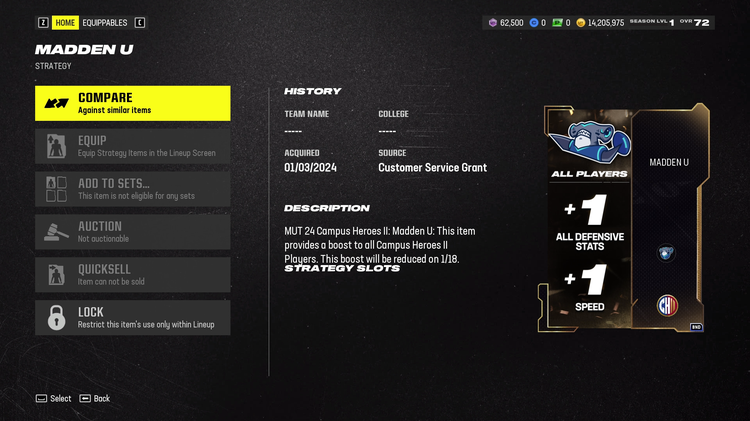750x421 pixels.
Task: Lock this item to Lineup use
Action: pos(132,318)
